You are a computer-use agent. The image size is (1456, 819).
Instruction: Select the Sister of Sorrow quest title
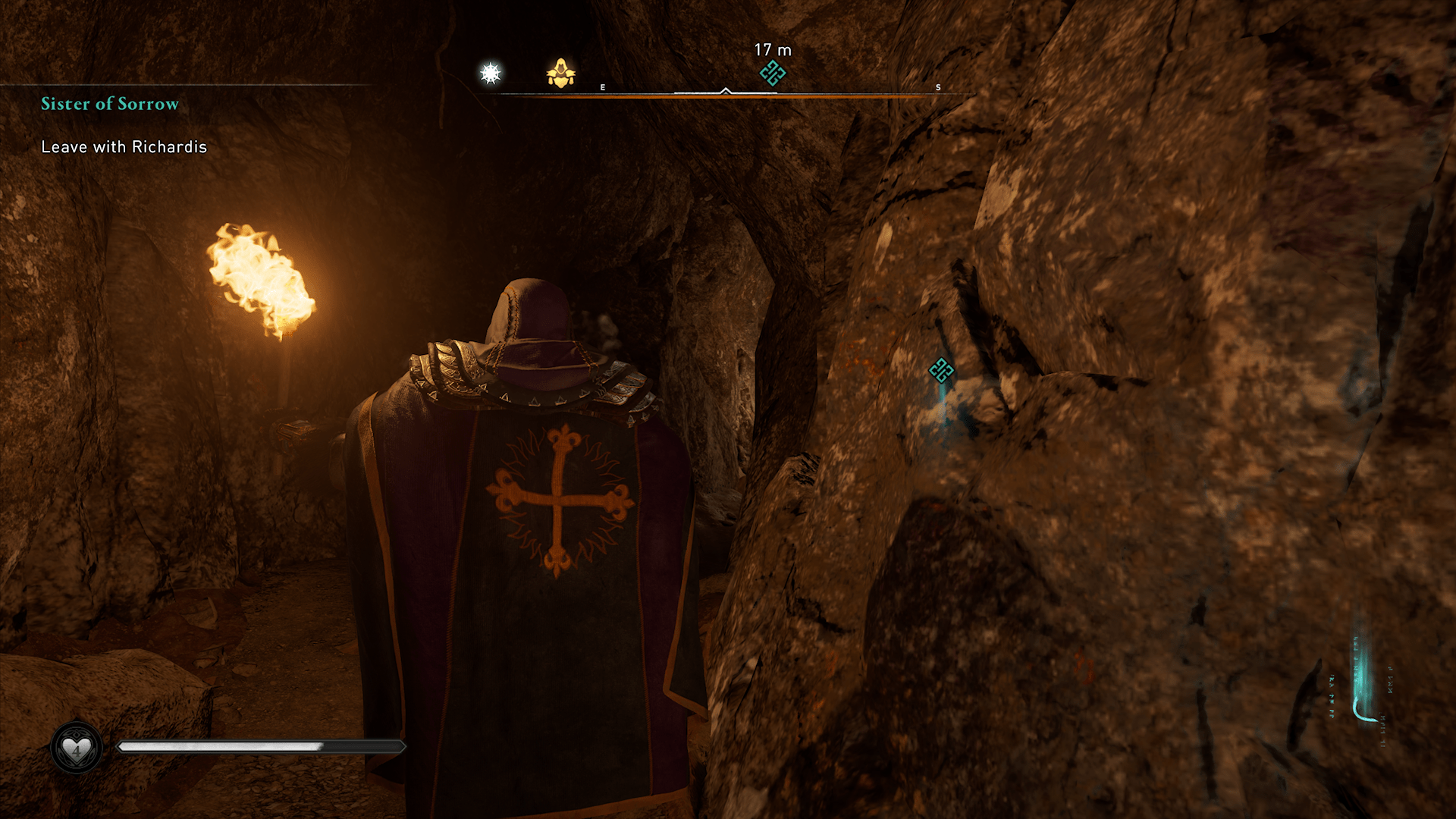pyautogui.click(x=110, y=104)
